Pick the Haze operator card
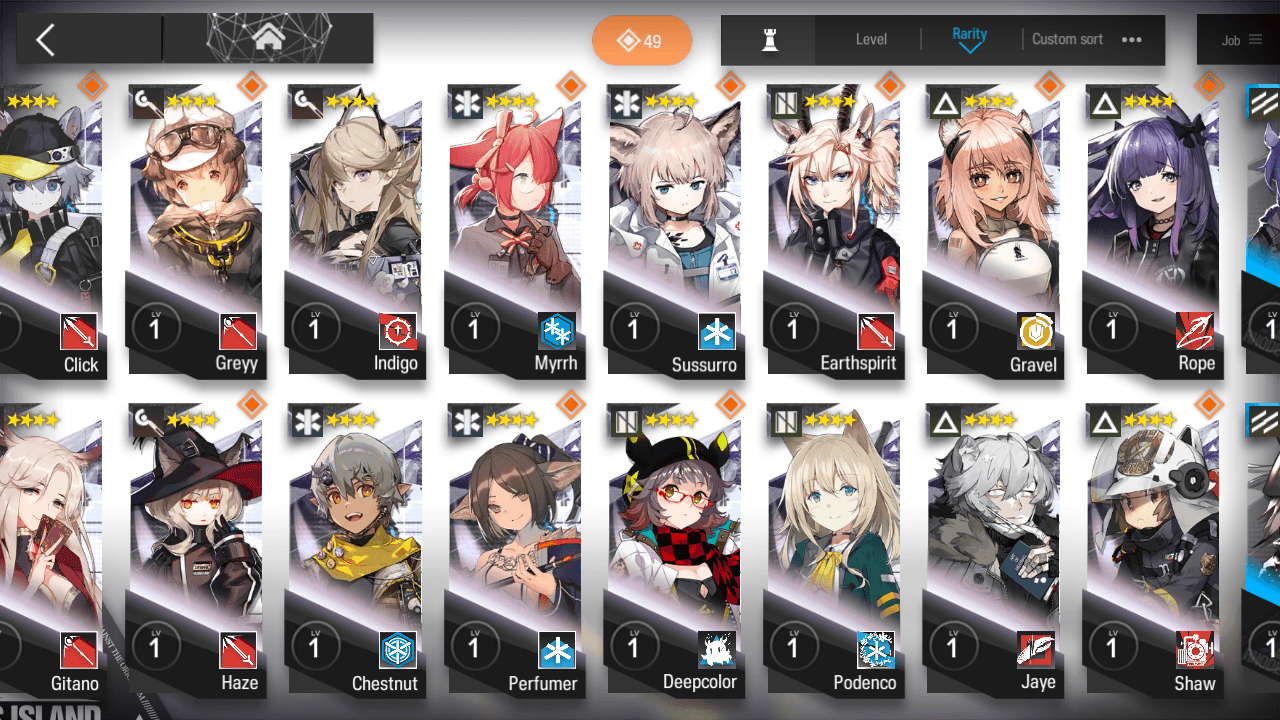This screenshot has height=720, width=1280. tap(196, 550)
